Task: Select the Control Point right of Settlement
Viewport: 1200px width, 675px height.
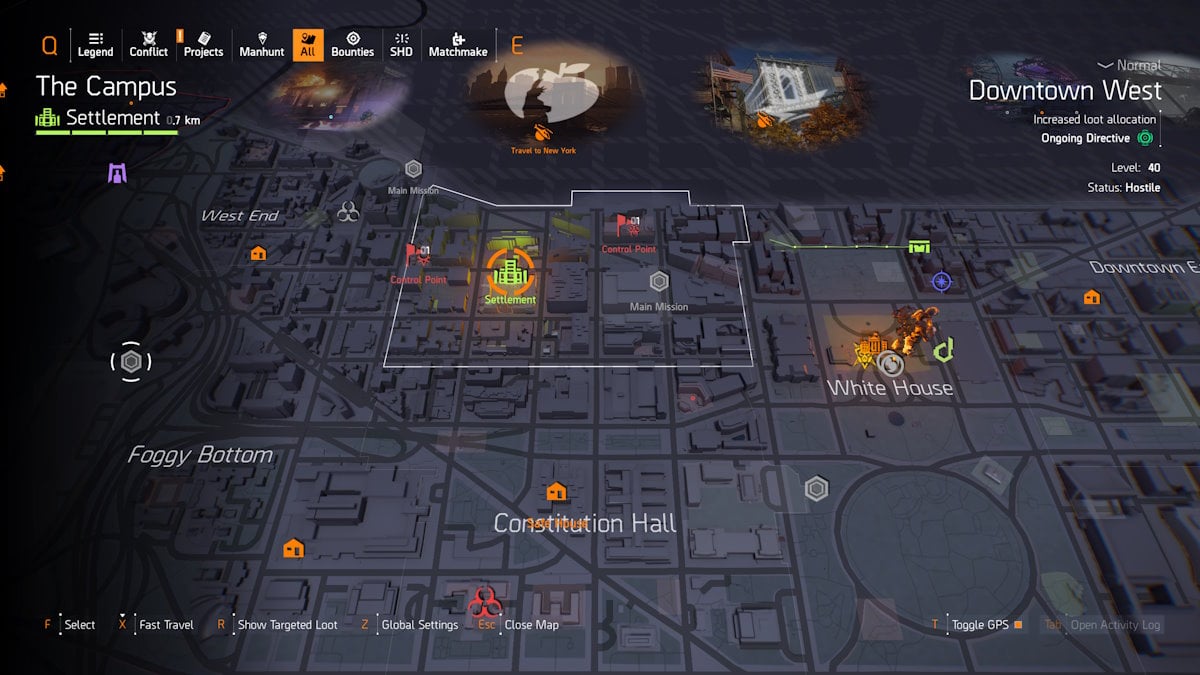Action: (628, 226)
